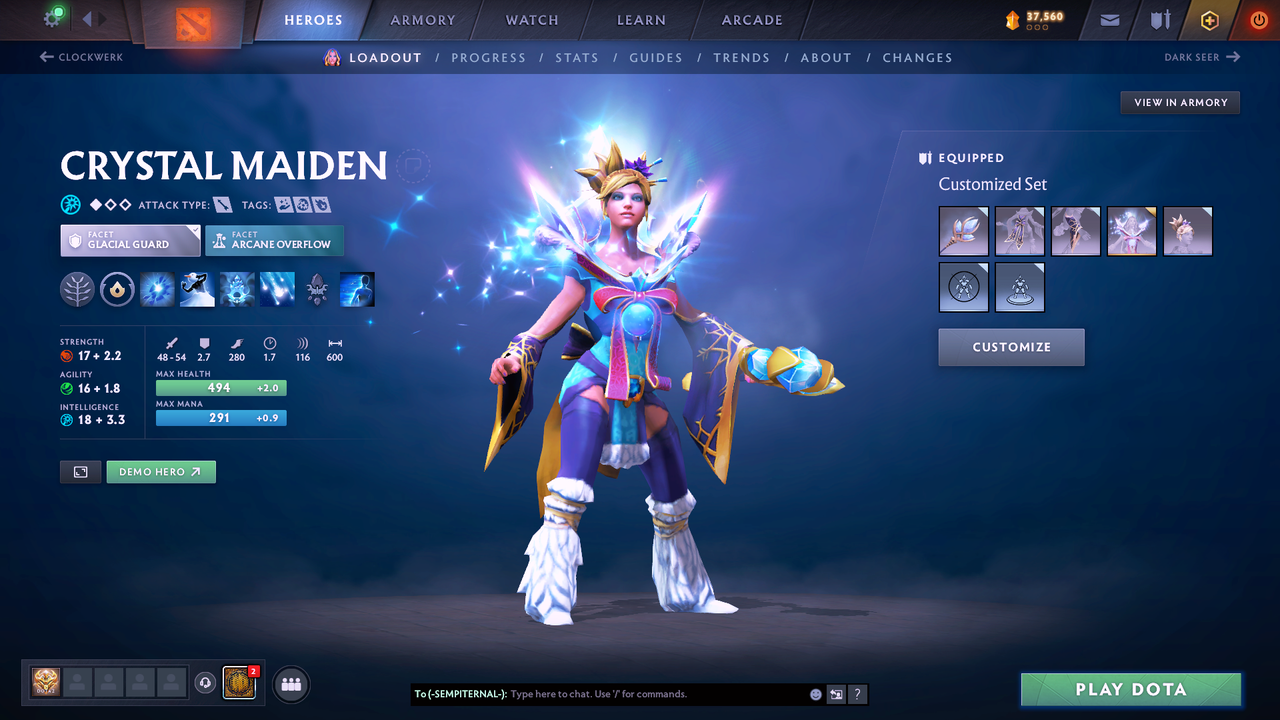Open the Guides section

[656, 57]
